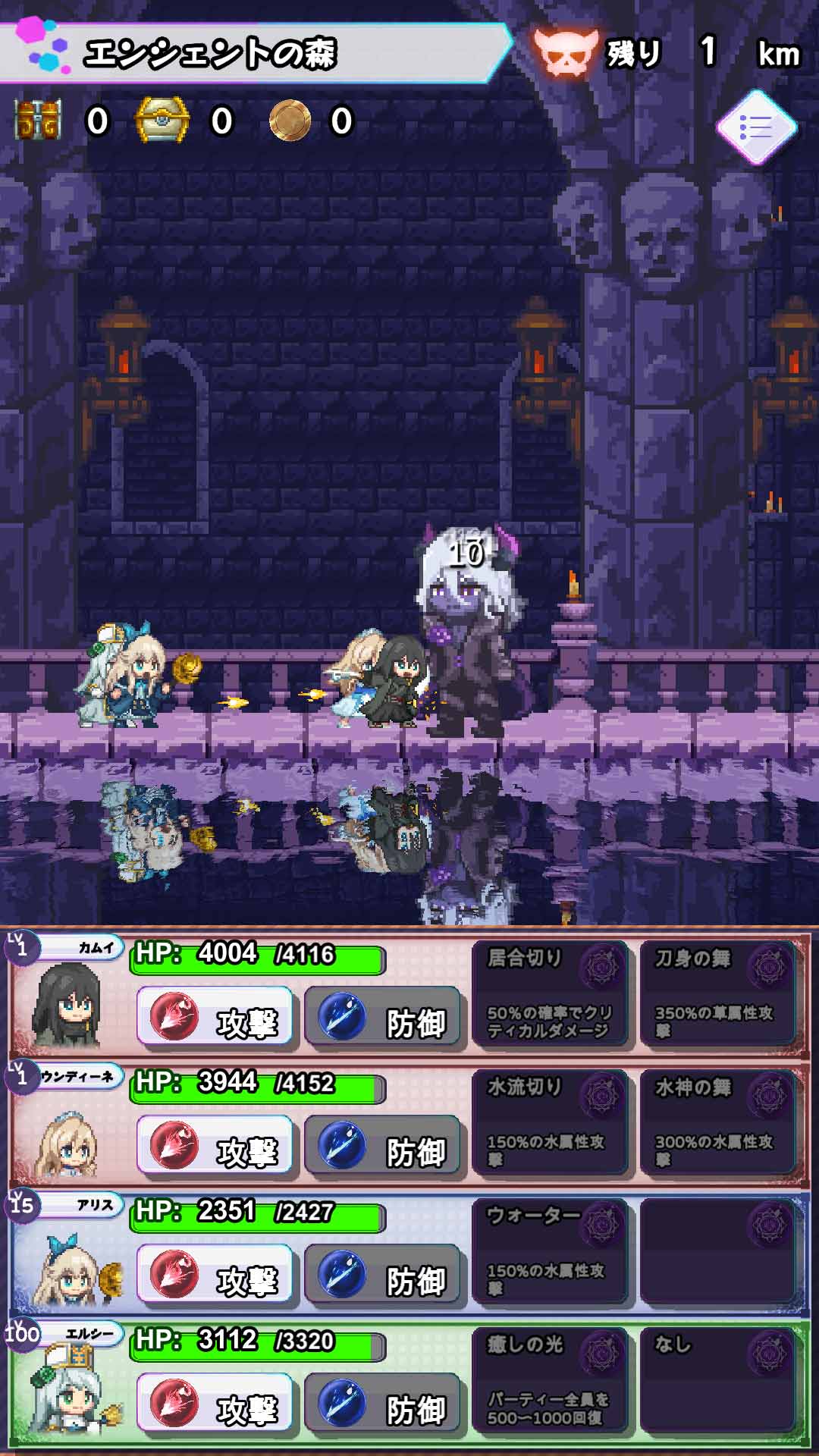Use カムイ's 刀身の舞 skill
819x1456 pixels.
pos(717,993)
